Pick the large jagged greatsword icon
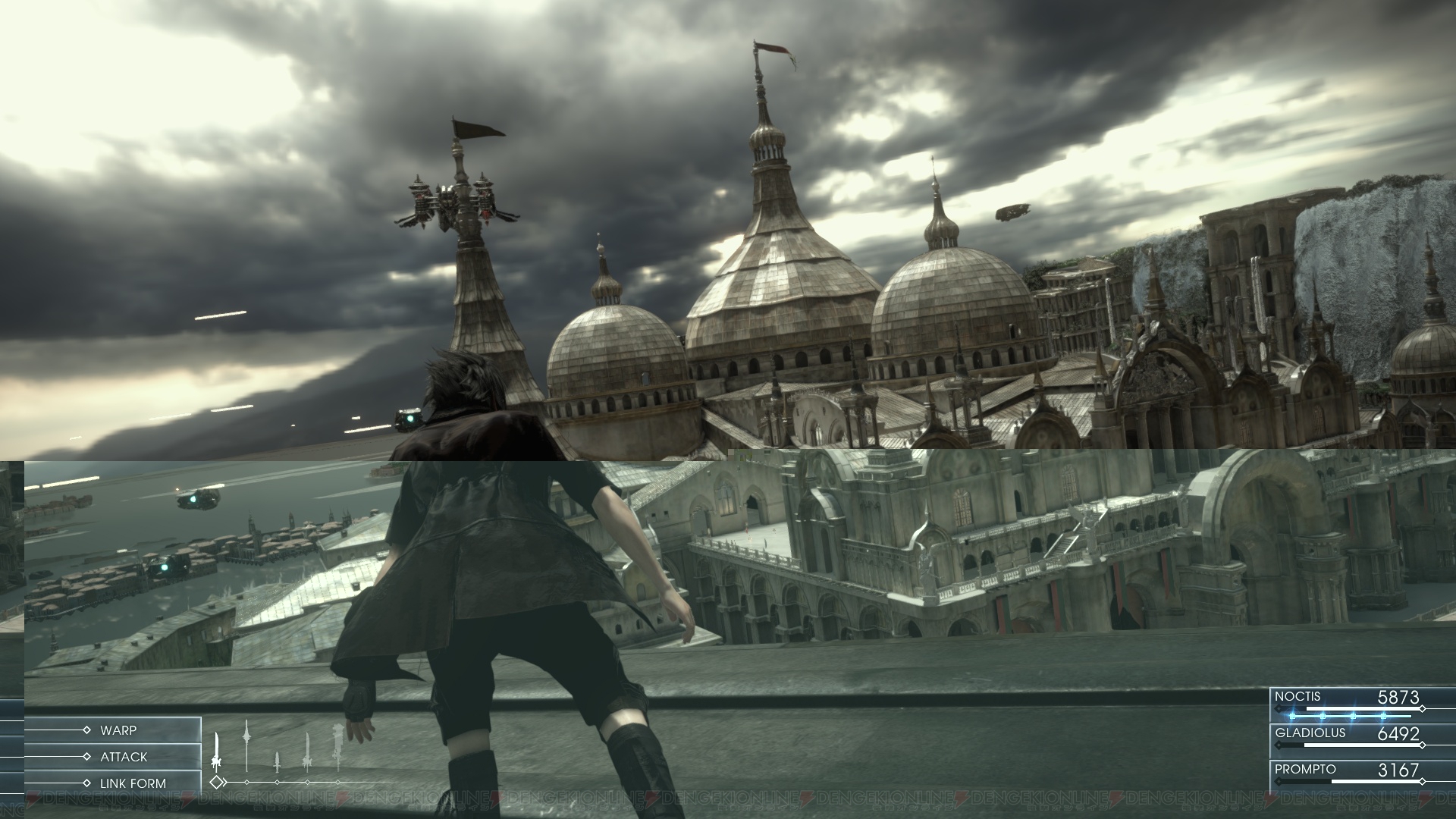Viewport: 1456px width, 819px height. pyautogui.click(x=337, y=747)
